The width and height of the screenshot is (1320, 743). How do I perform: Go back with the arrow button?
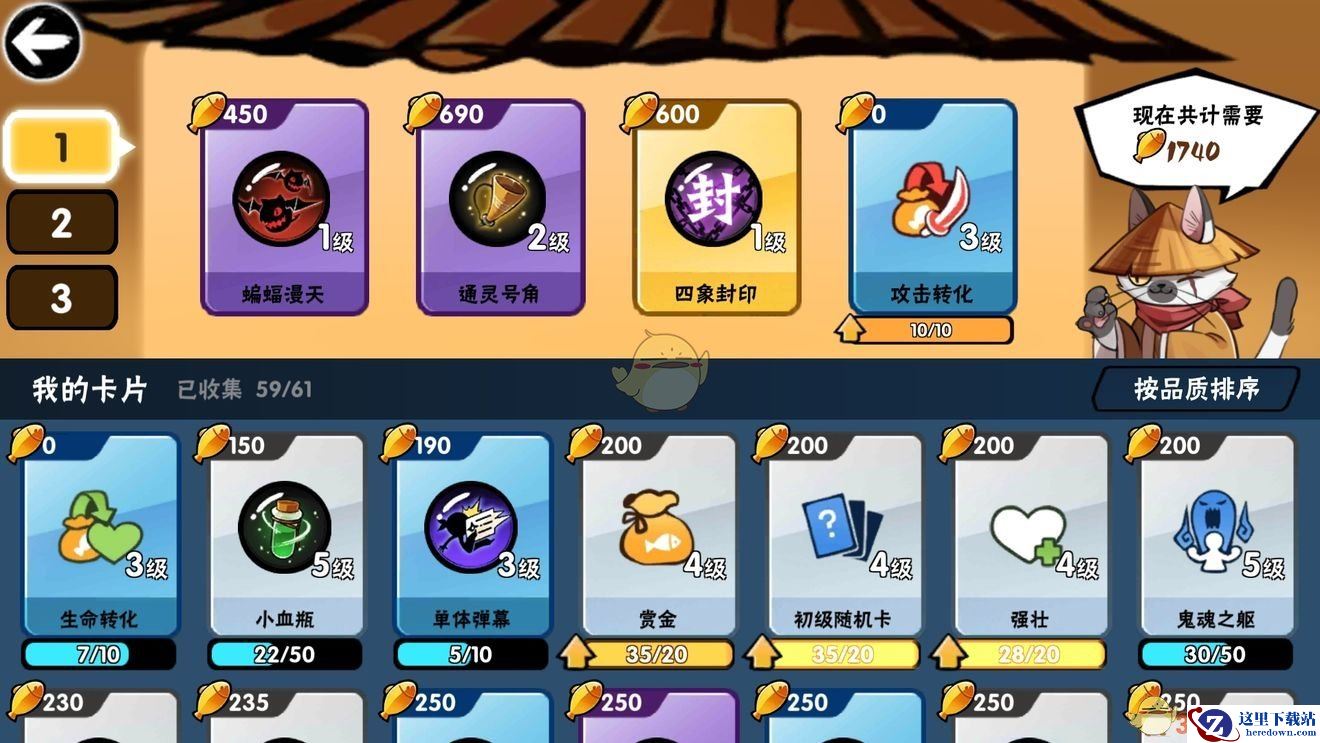click(x=42, y=41)
